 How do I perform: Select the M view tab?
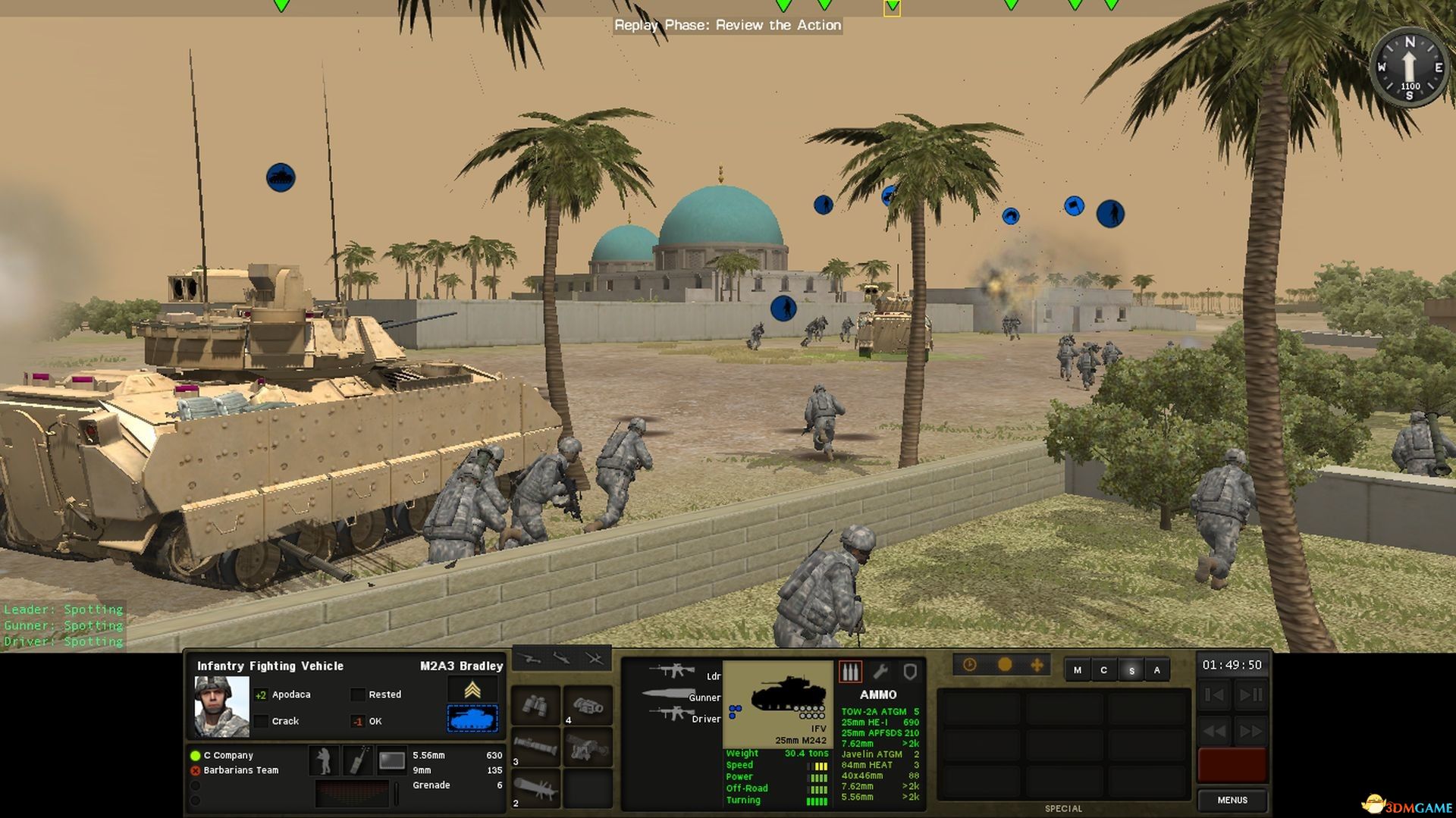(1078, 670)
